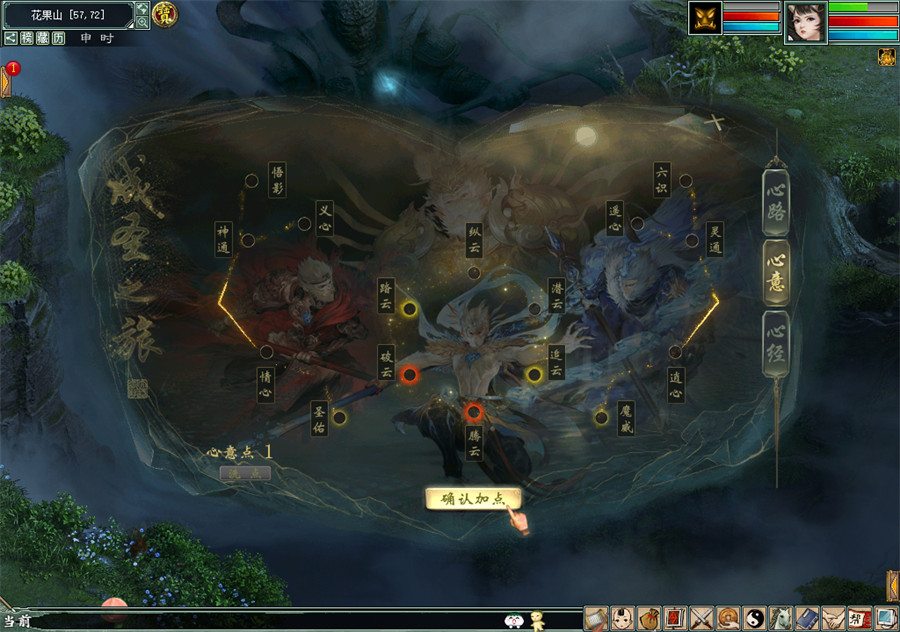Screen dimensions: 900x632
Task: Close the 成圣之旅 panel
Action: 716,123
